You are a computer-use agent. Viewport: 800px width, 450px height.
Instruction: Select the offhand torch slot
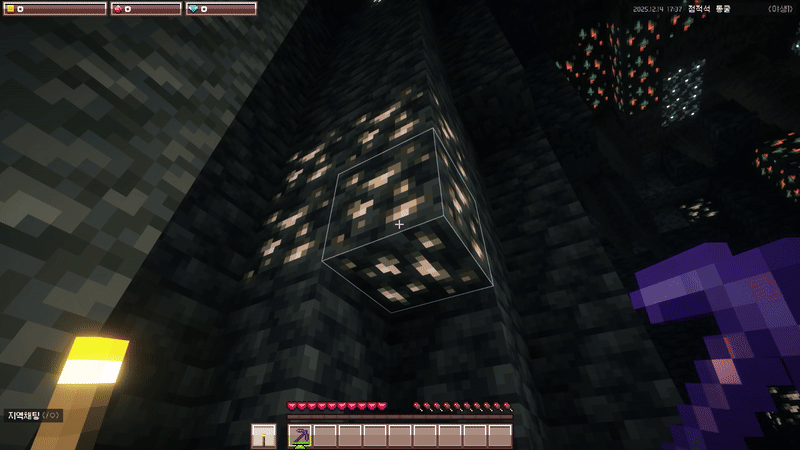(x=264, y=435)
